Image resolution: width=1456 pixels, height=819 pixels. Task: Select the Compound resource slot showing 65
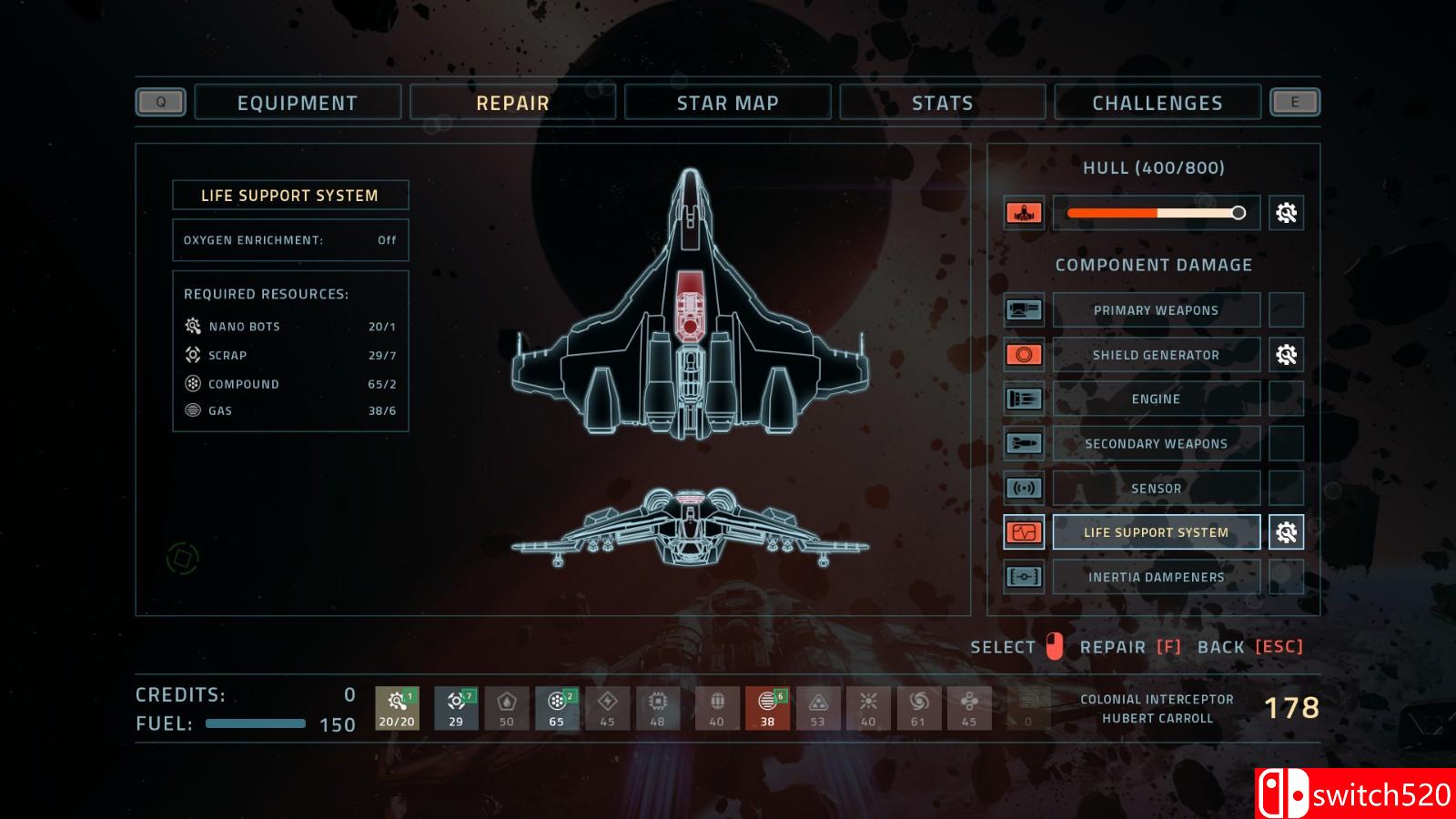[x=557, y=708]
